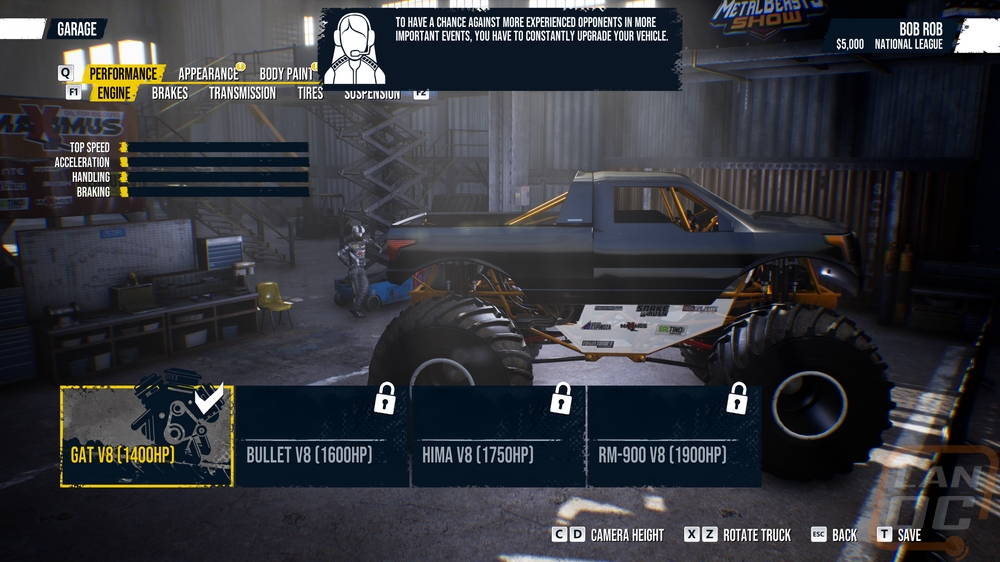Select the Engine sub-category
Screen dimensions: 1000x562
[x=114, y=93]
